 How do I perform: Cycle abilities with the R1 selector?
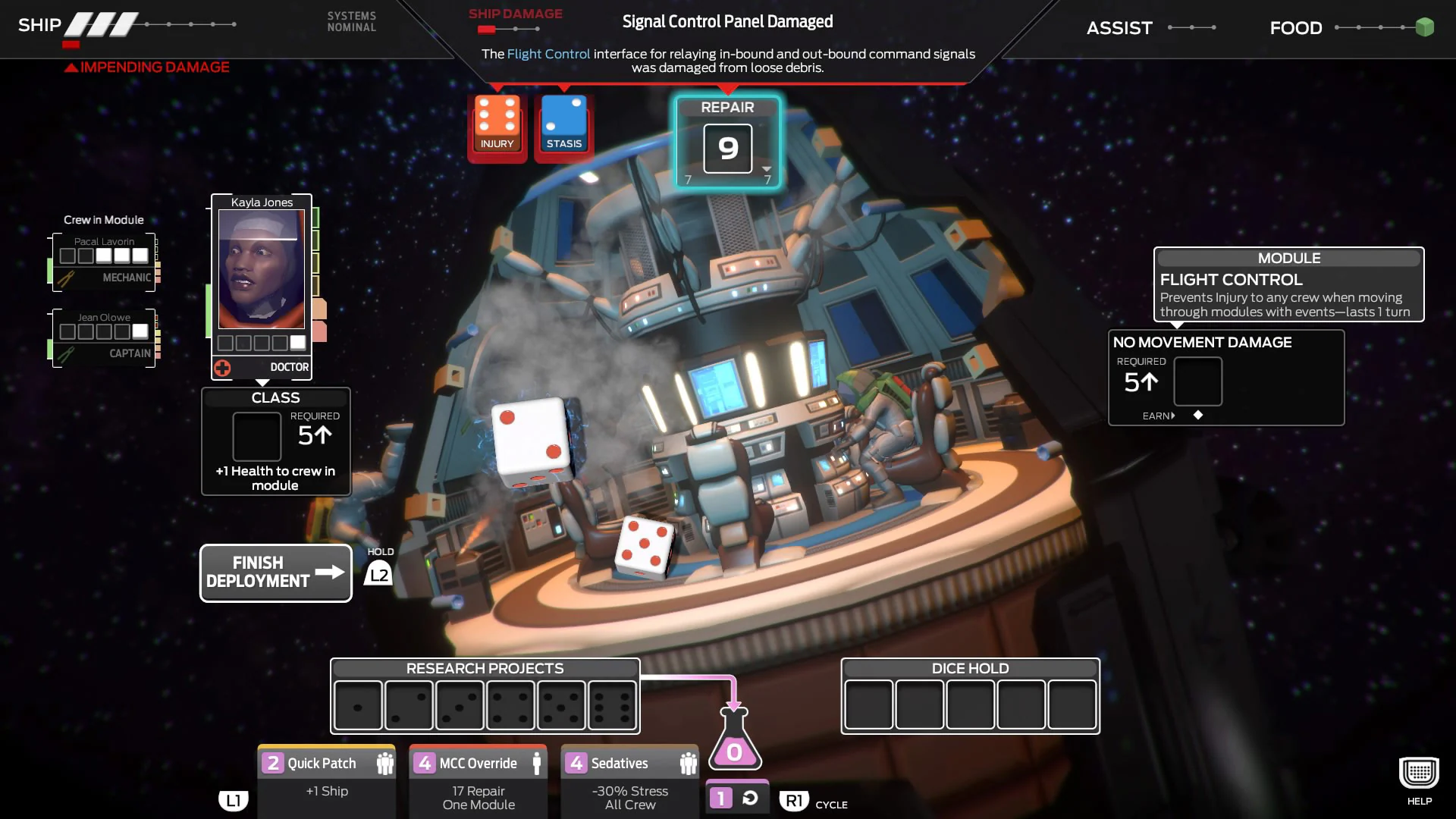coord(793,800)
